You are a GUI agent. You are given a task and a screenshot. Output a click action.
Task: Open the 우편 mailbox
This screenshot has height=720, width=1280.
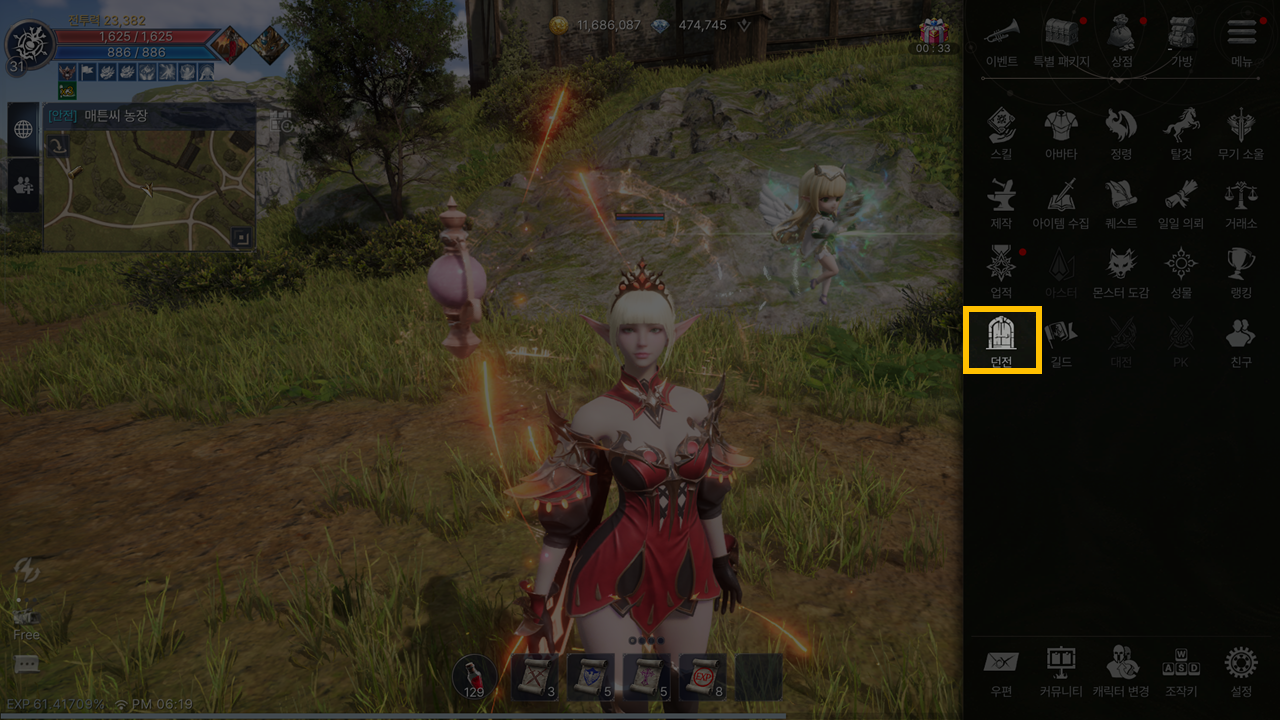(x=1001, y=670)
